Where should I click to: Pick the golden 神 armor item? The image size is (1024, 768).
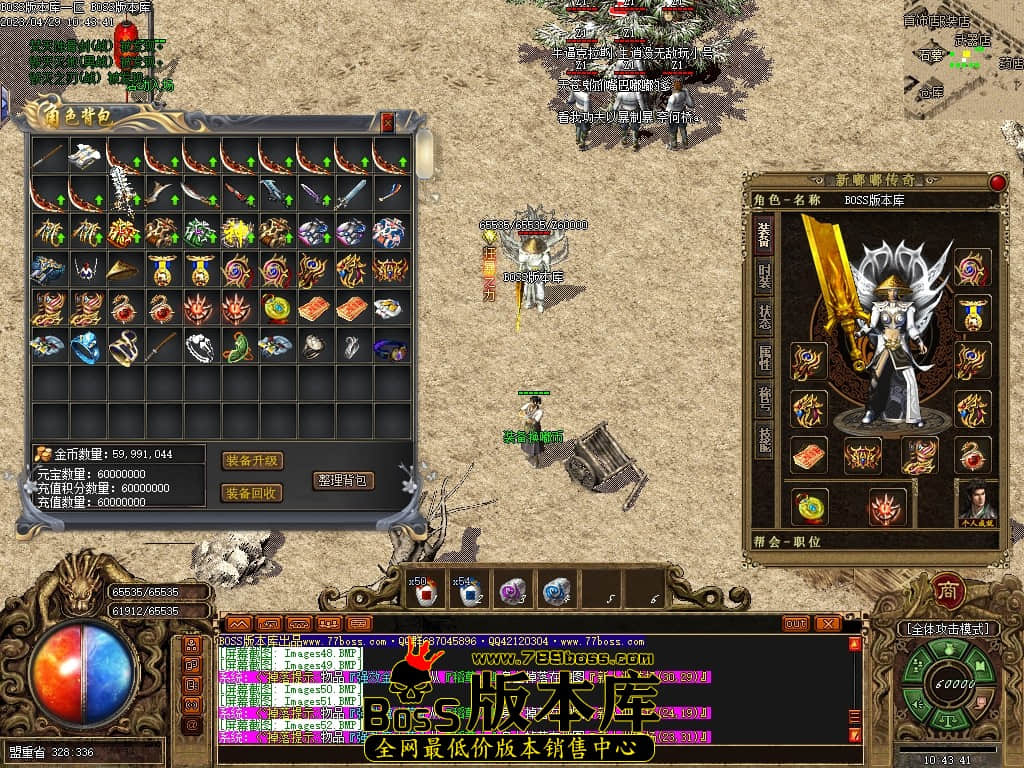click(238, 232)
